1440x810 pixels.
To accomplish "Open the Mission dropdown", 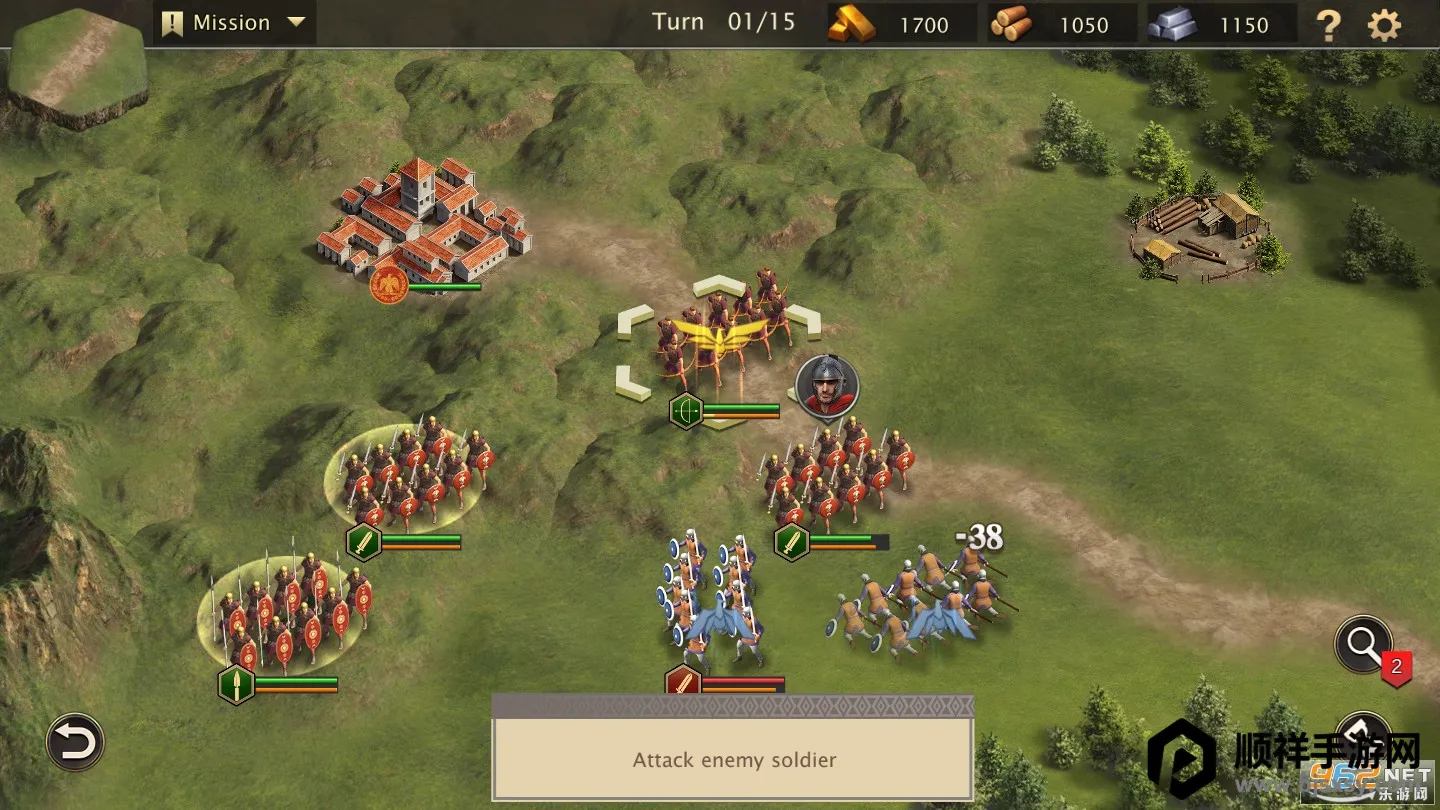I will click(234, 23).
